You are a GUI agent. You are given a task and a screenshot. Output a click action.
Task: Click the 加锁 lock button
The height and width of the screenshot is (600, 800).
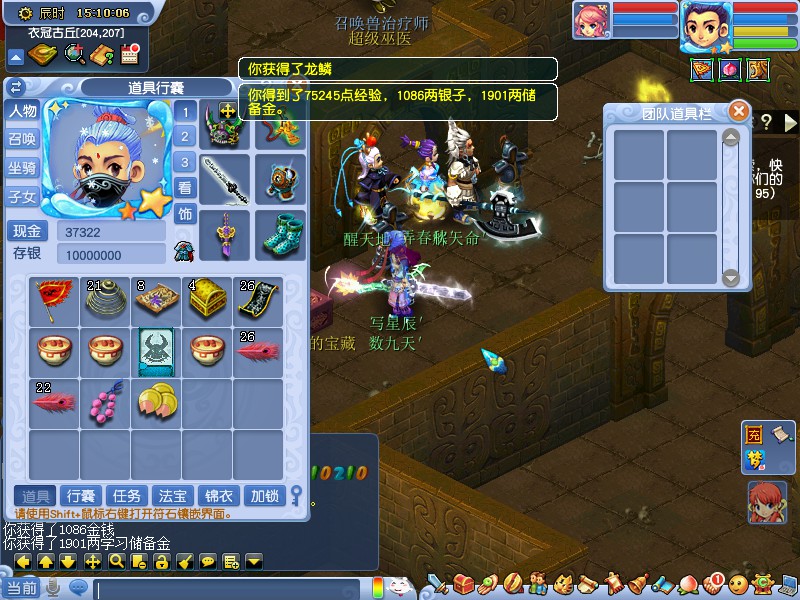click(264, 496)
